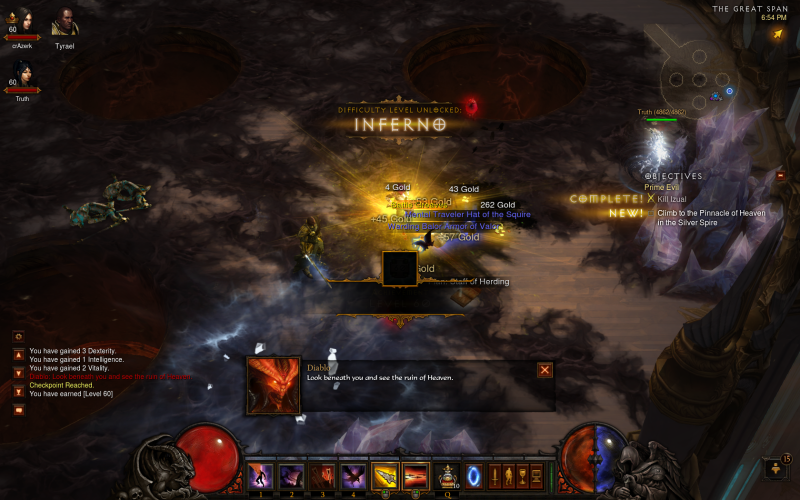Select the Truth party member portrait

click(x=23, y=75)
